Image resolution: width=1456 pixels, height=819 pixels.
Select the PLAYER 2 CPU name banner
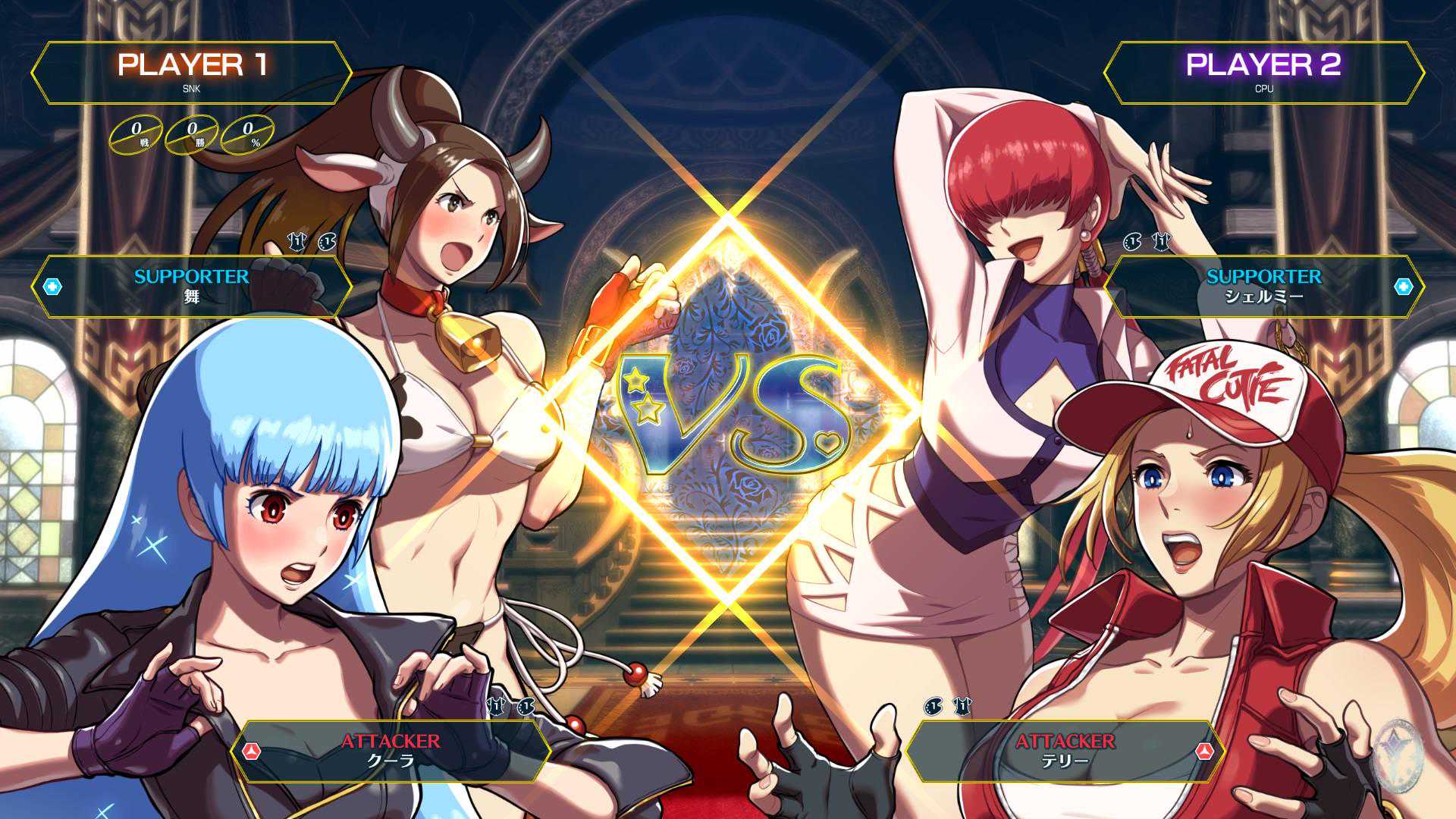pos(1263,73)
